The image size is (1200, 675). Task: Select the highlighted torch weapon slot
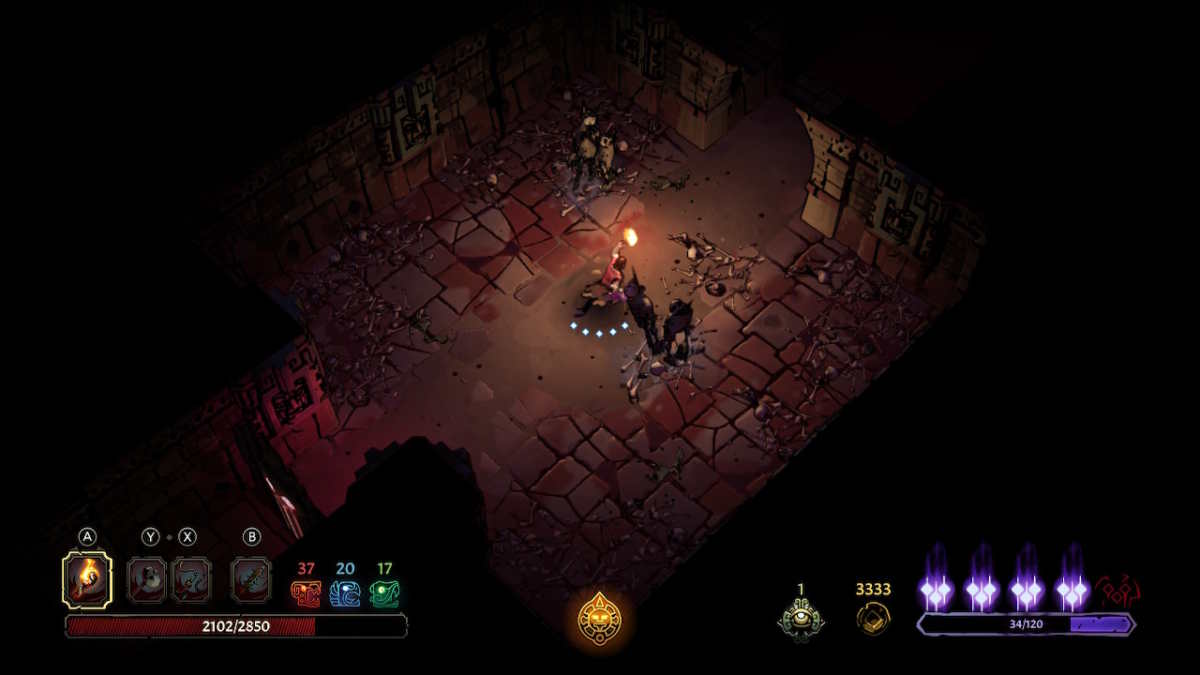tap(87, 580)
